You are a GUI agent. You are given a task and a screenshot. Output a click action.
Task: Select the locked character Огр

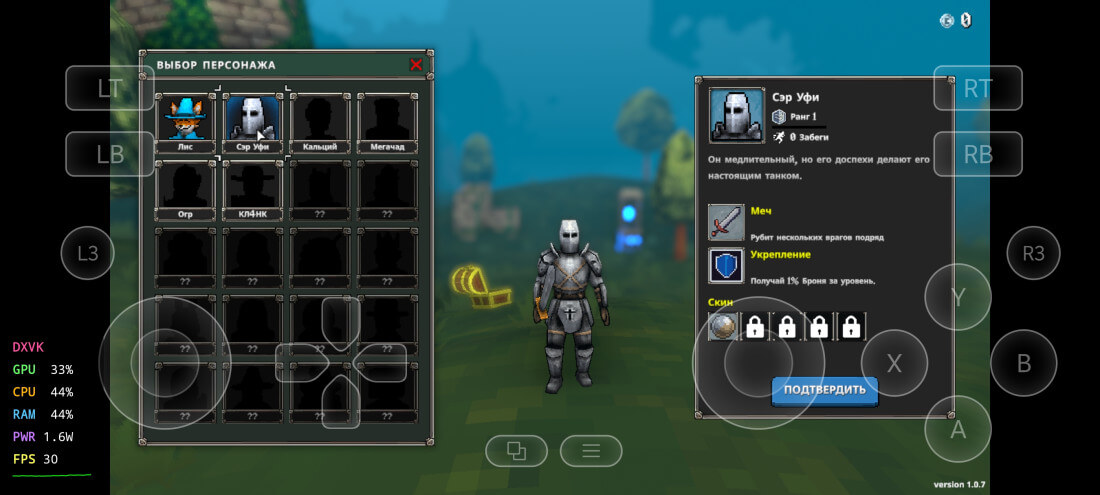point(185,188)
